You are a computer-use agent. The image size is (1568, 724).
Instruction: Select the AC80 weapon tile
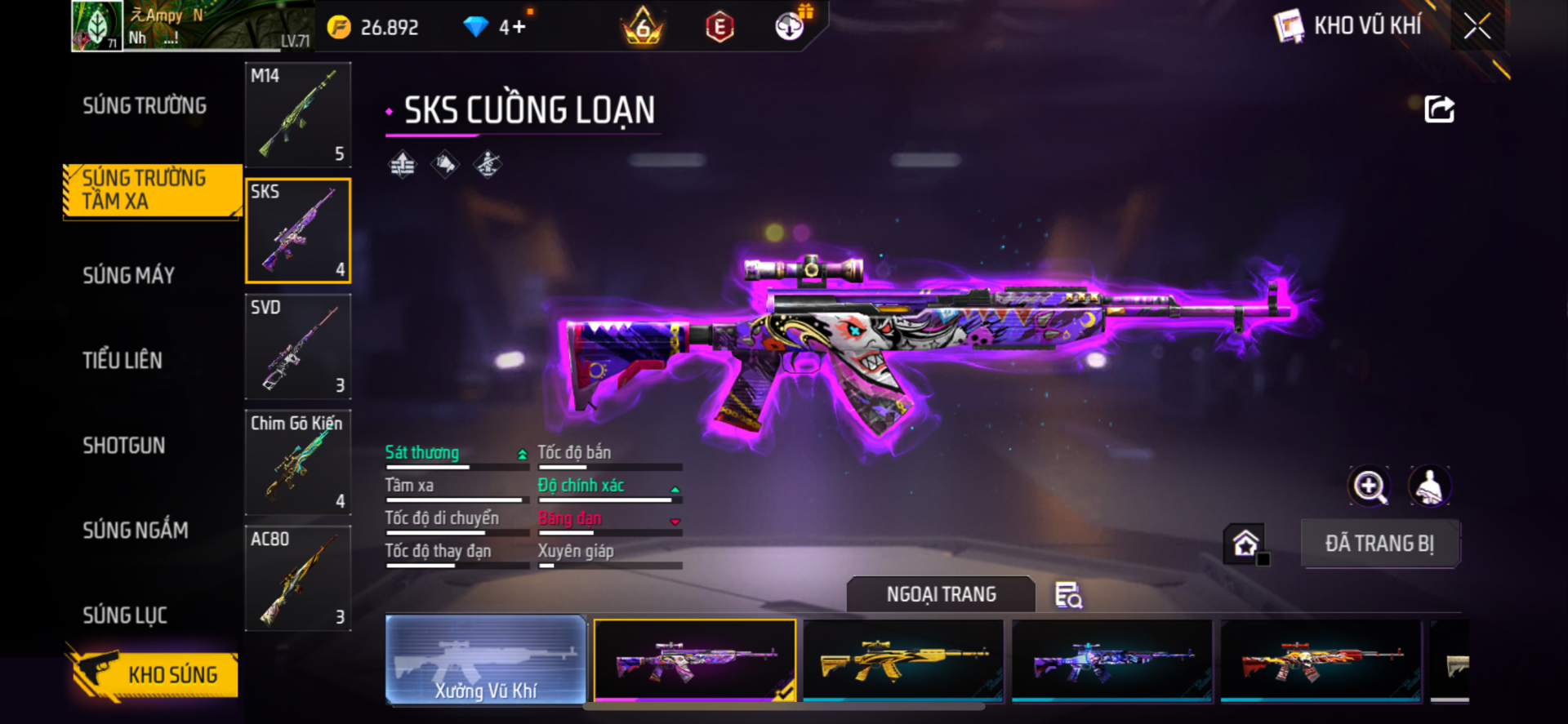[298, 579]
